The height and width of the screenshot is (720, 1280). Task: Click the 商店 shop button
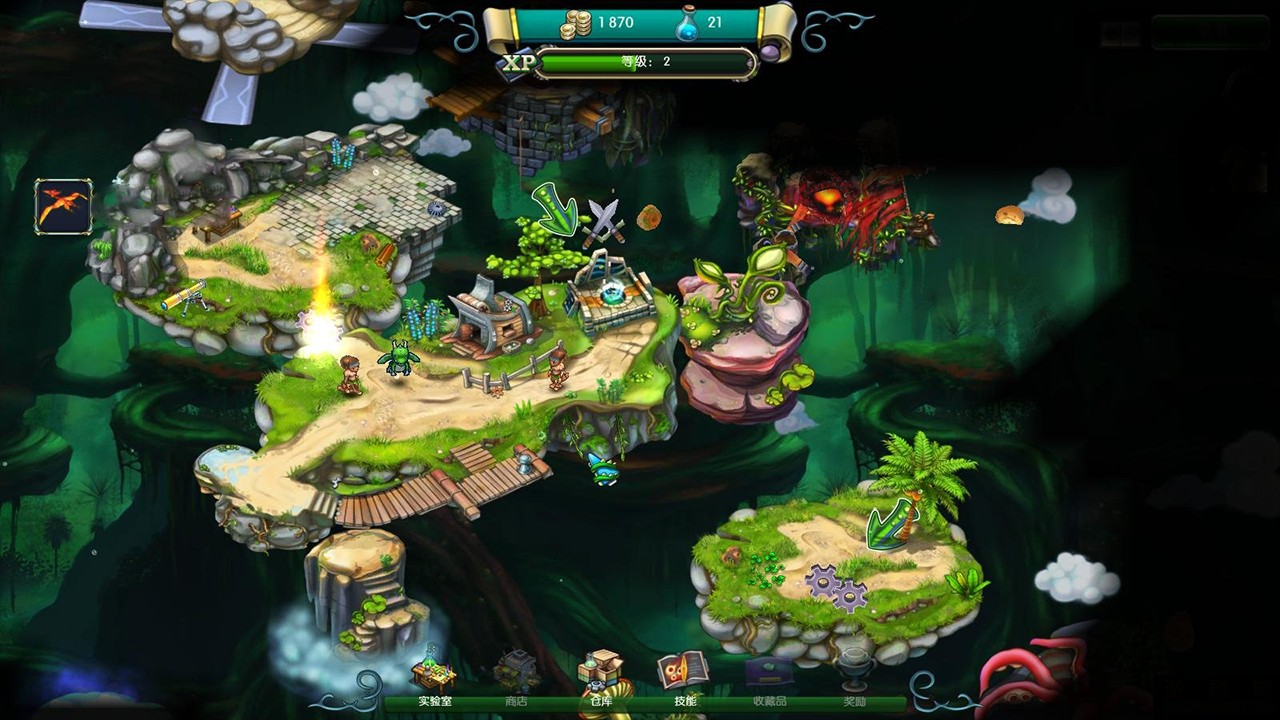pyautogui.click(x=516, y=701)
